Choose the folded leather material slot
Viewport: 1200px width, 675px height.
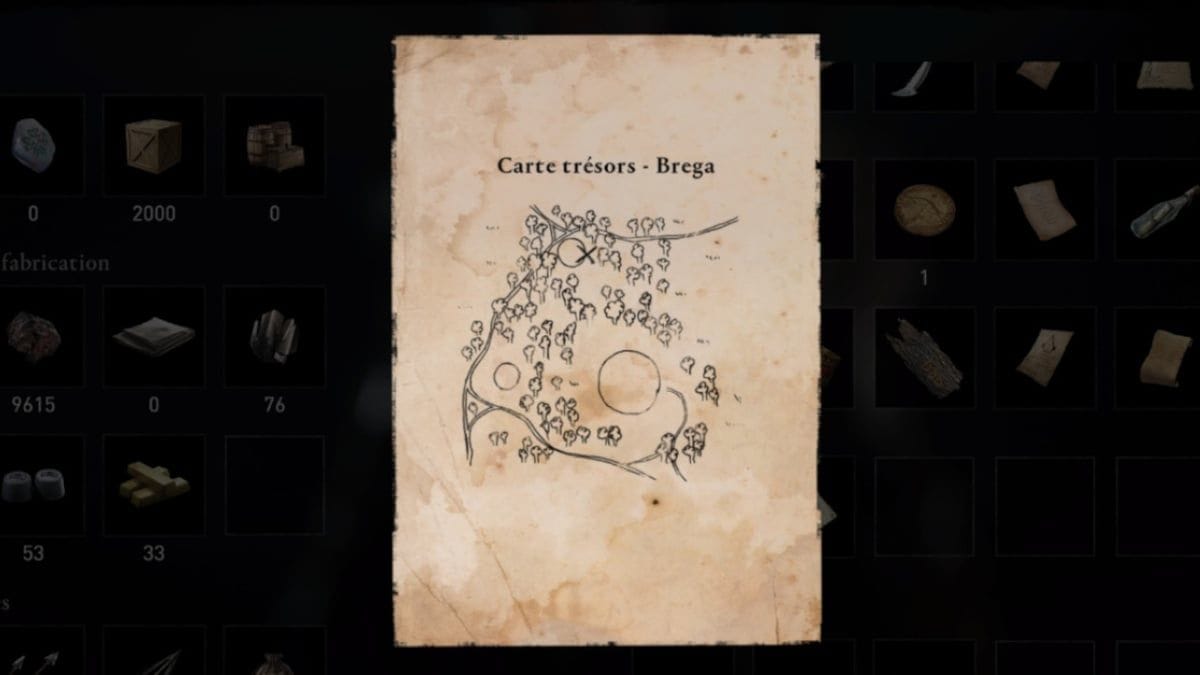(x=153, y=337)
